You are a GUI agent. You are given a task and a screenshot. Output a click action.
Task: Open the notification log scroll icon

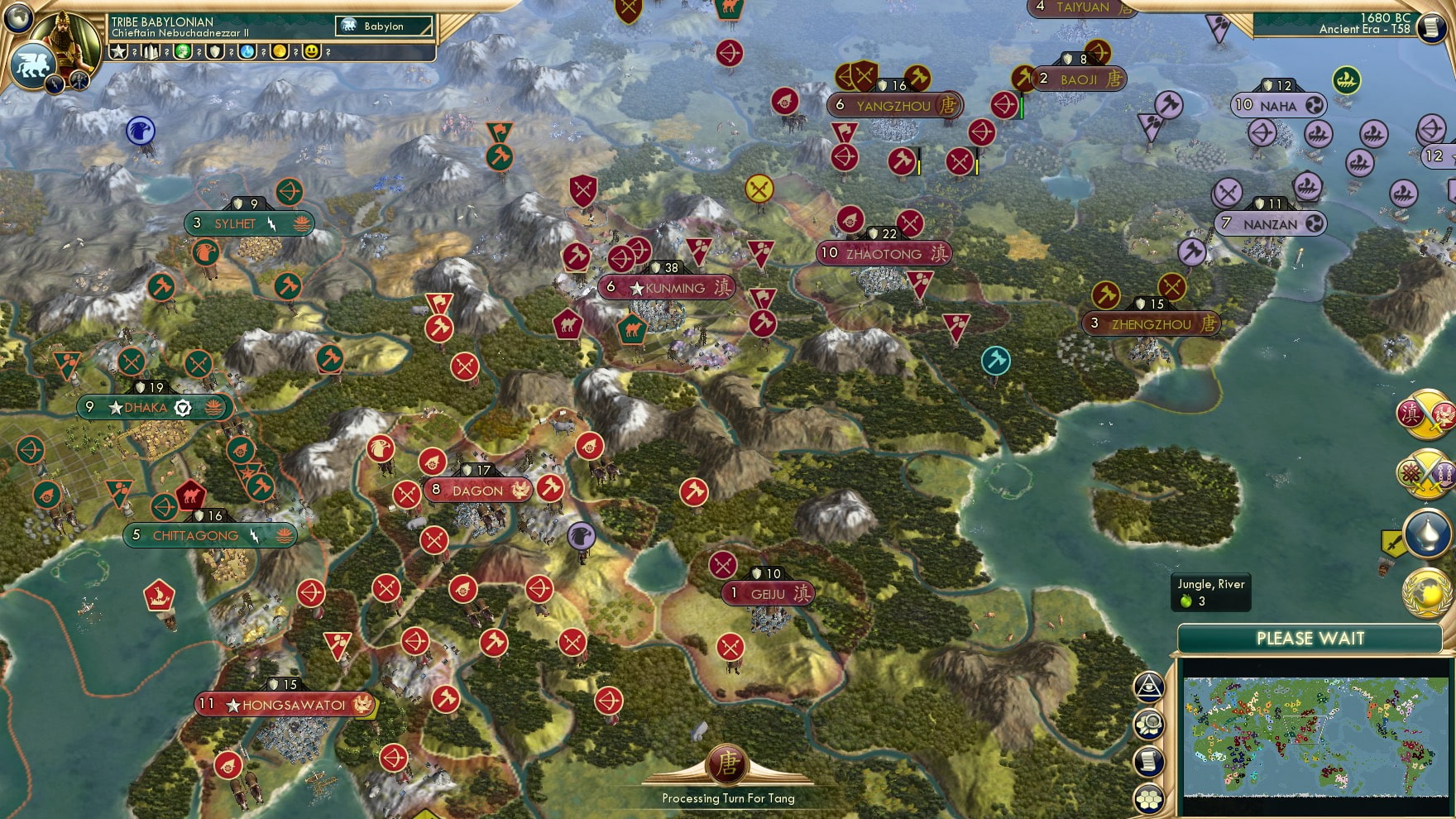1147,760
